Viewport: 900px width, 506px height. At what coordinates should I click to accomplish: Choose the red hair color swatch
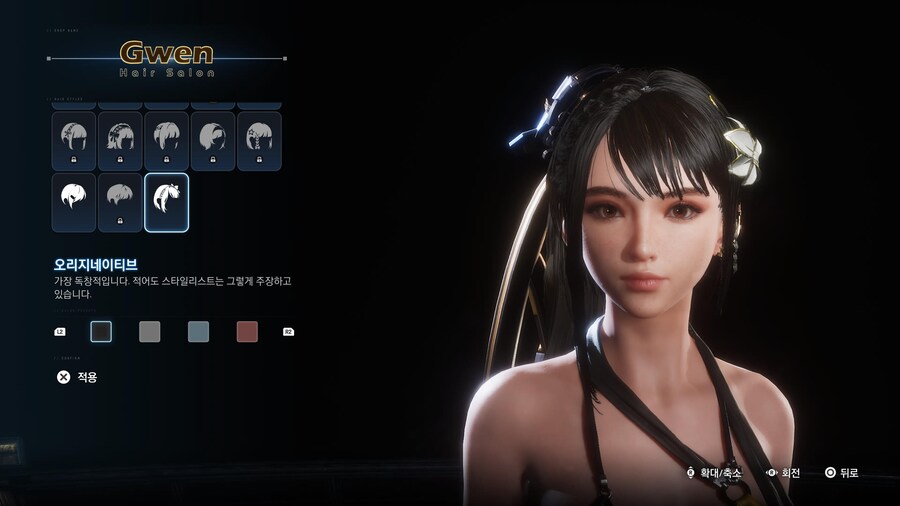[x=247, y=332]
